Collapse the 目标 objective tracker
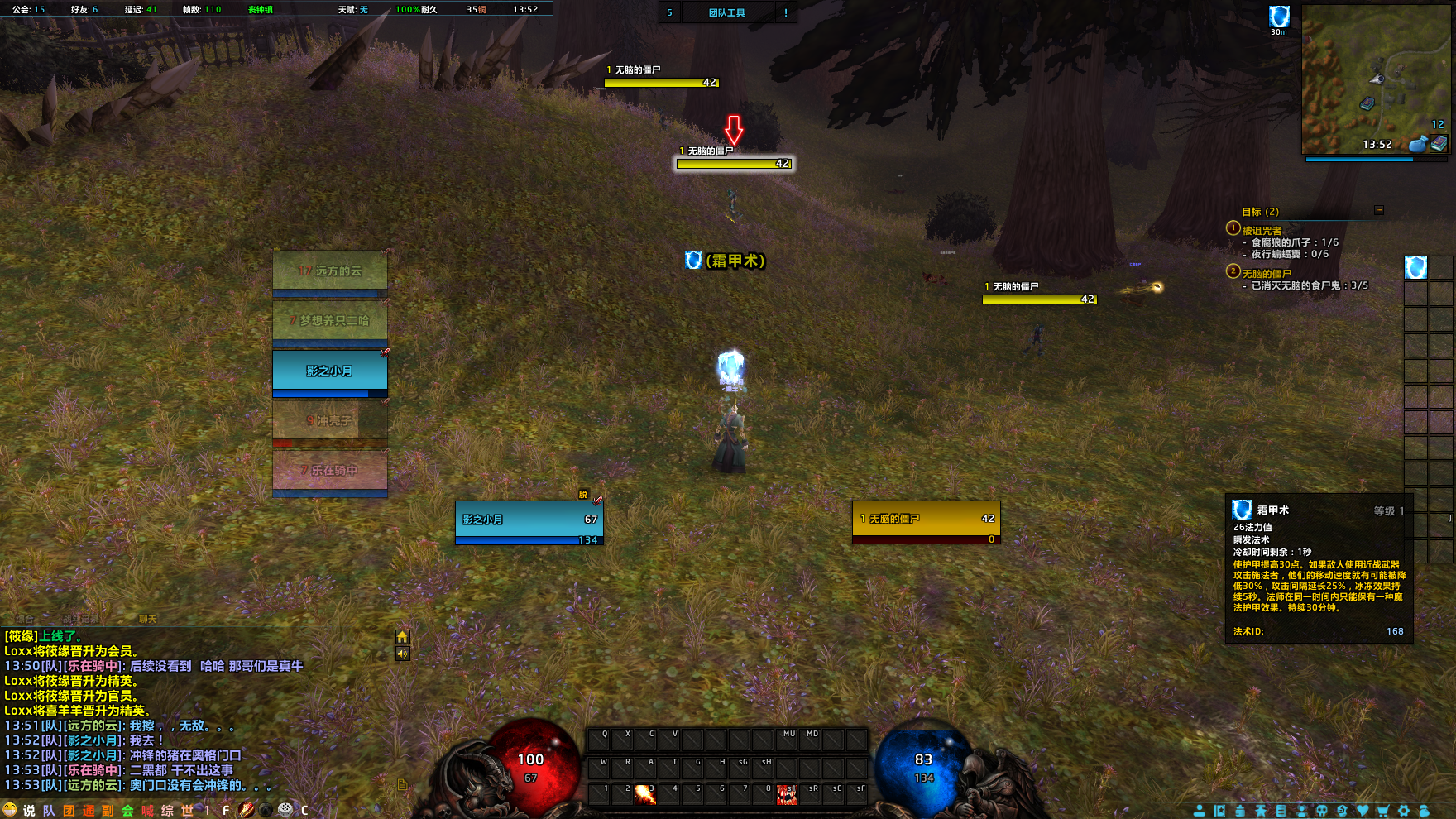 tap(1378, 210)
